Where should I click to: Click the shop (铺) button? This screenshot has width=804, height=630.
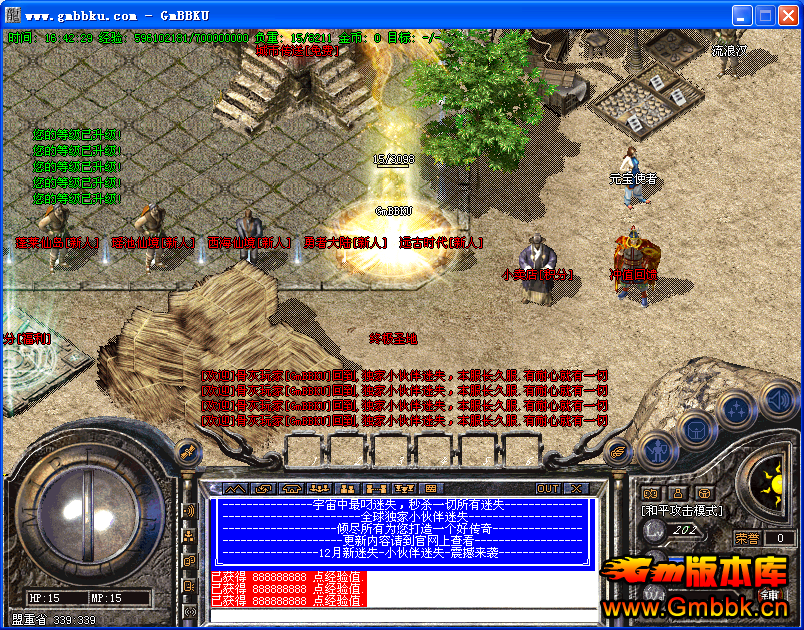coord(771,595)
